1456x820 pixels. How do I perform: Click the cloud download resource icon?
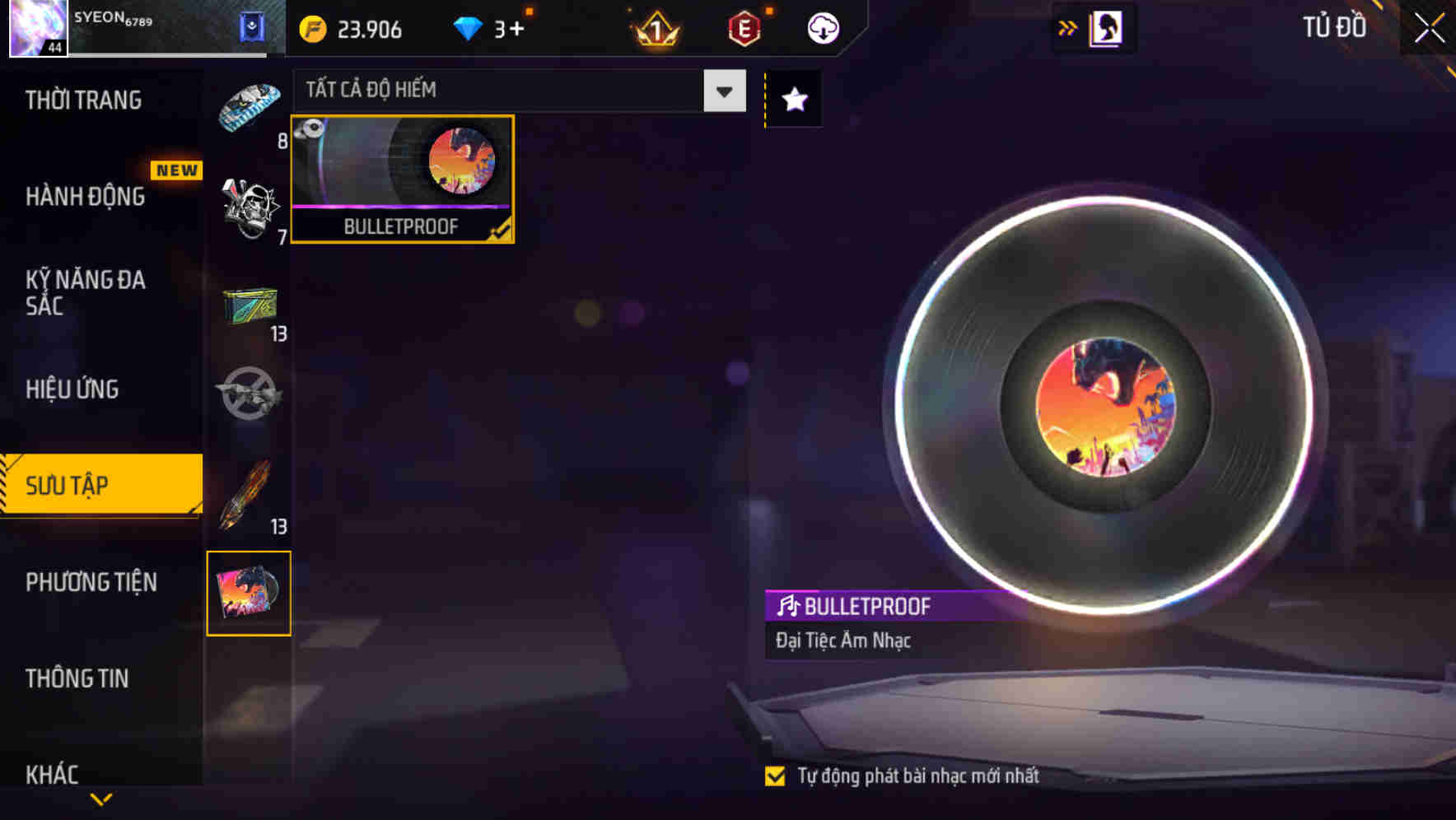[x=821, y=27]
